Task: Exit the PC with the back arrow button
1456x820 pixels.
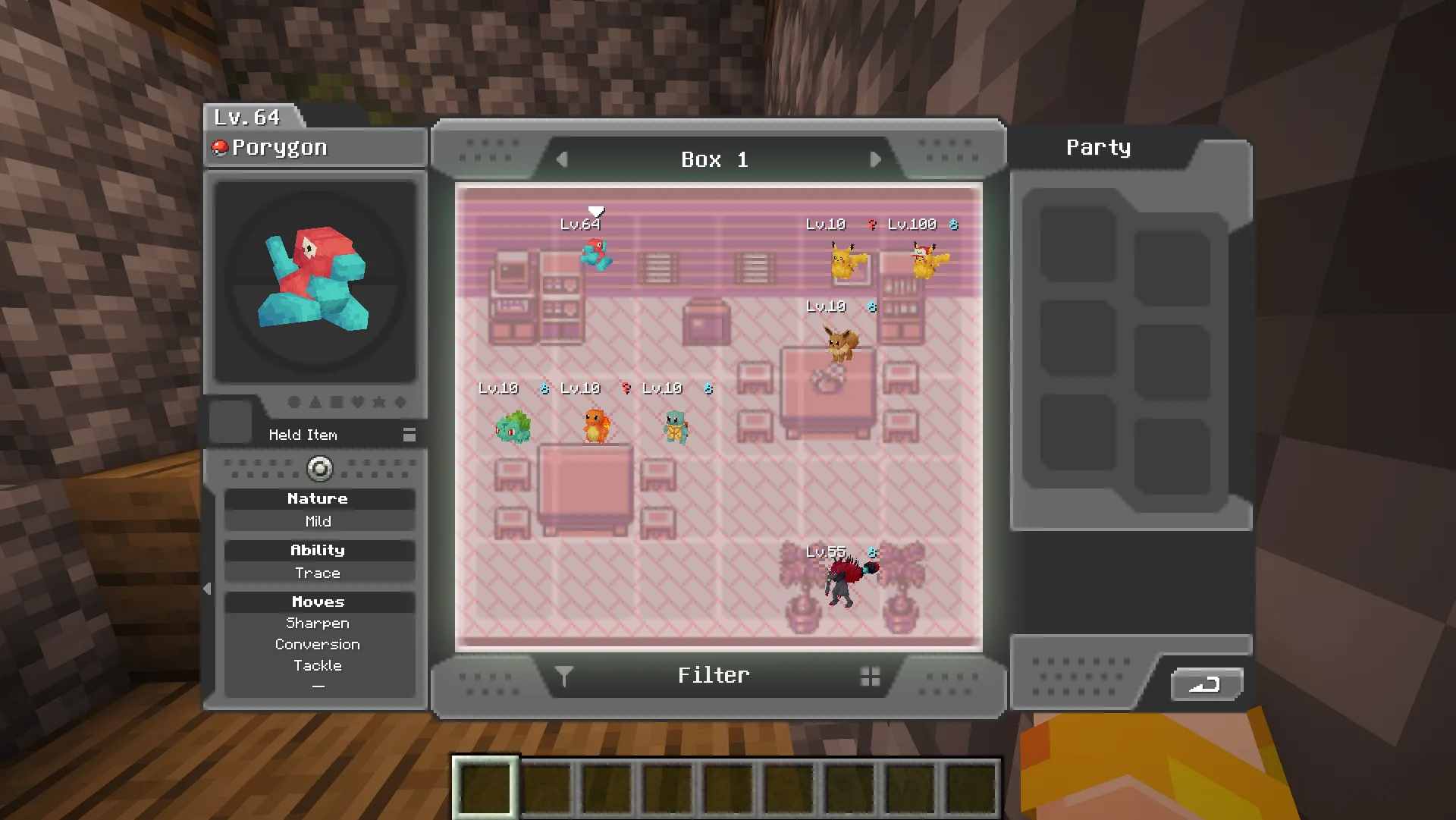Action: pyautogui.click(x=1205, y=685)
